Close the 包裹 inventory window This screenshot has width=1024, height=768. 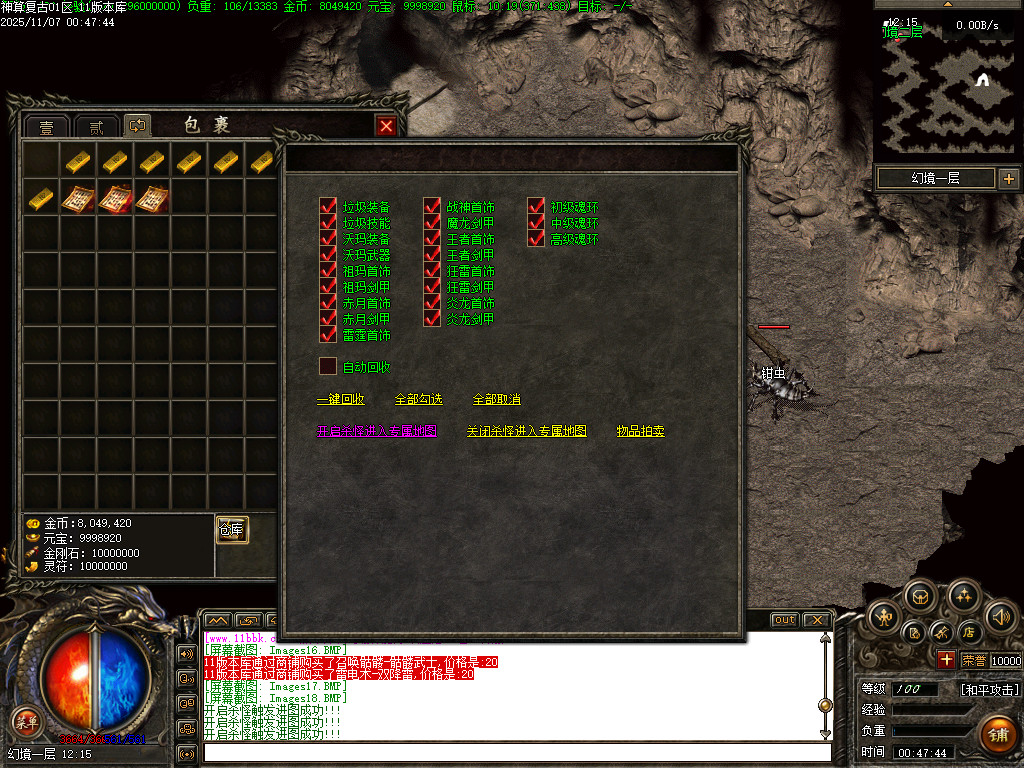pos(385,126)
